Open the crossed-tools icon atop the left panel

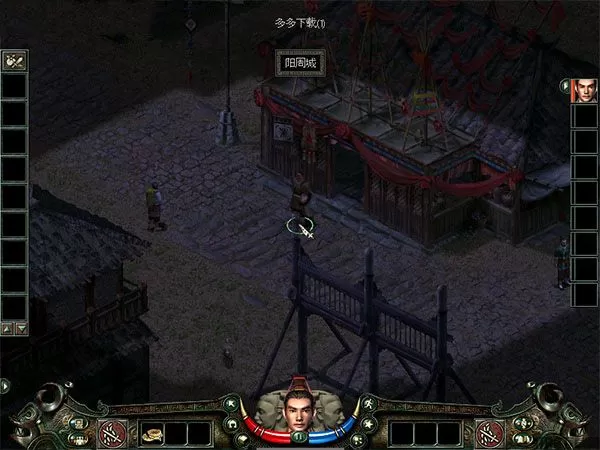pos(14,61)
